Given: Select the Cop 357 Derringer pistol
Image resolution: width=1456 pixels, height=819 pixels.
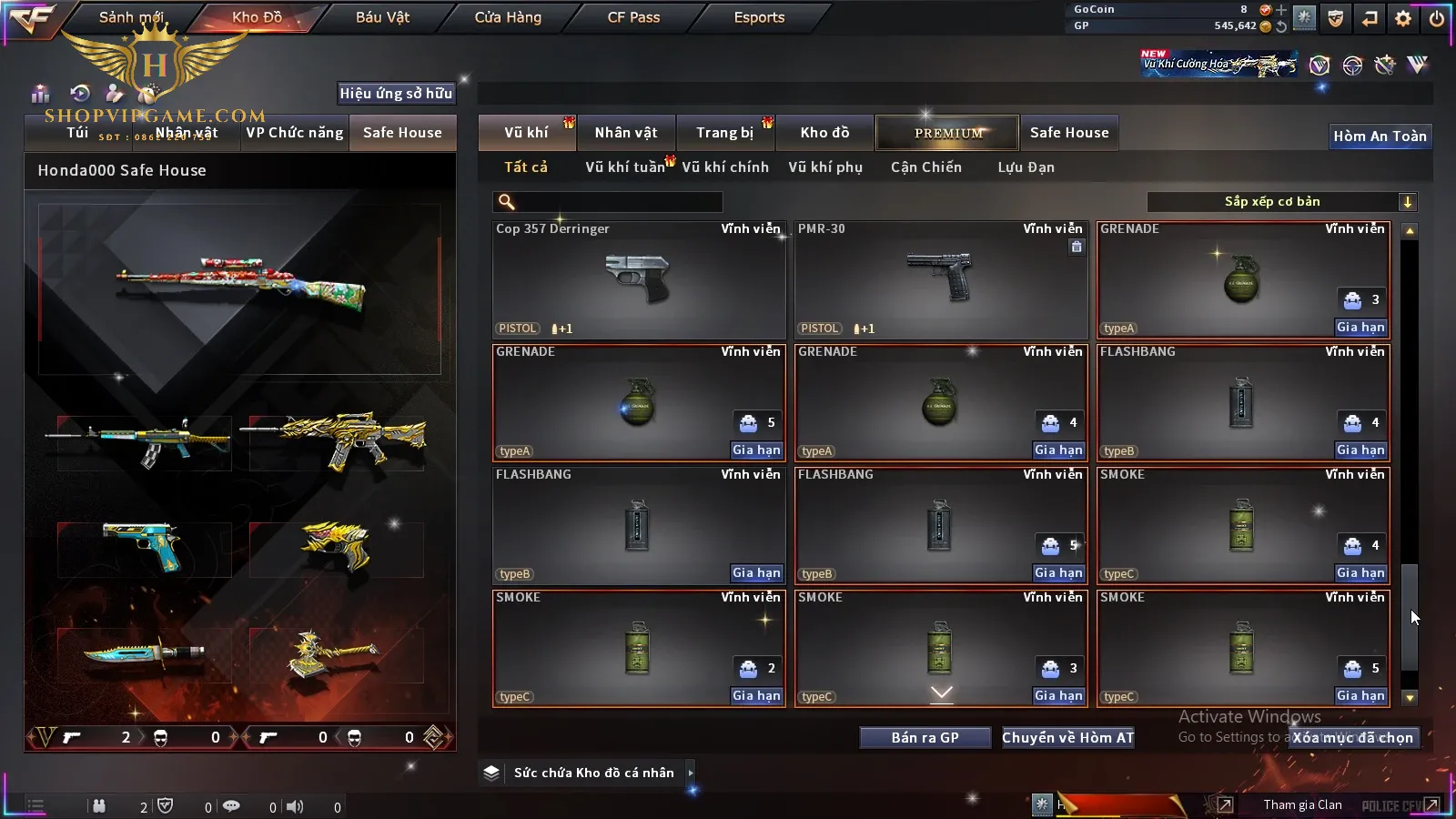Looking at the screenshot, I should pos(639,280).
